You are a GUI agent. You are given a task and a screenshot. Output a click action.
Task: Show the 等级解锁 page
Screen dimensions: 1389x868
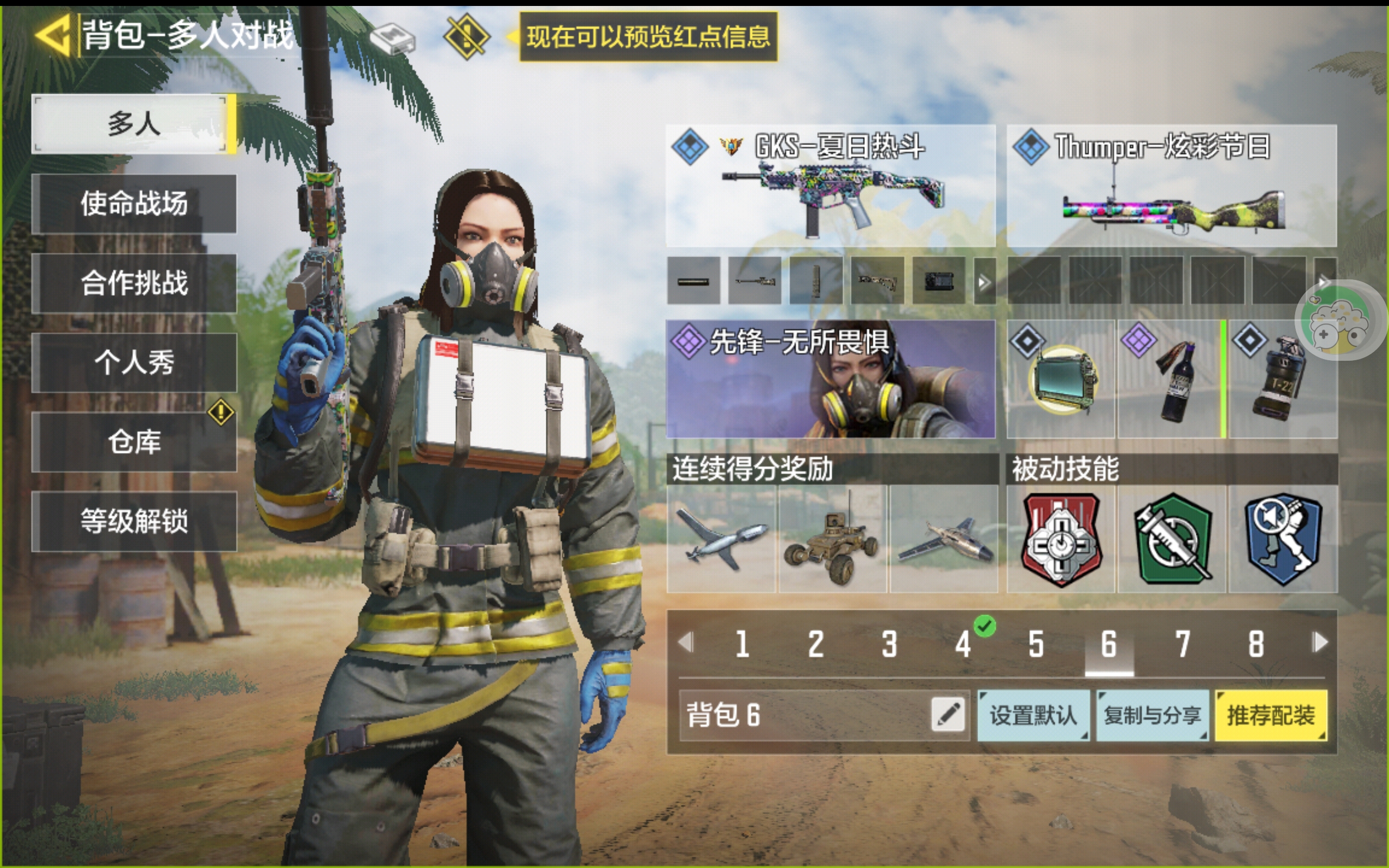133,521
